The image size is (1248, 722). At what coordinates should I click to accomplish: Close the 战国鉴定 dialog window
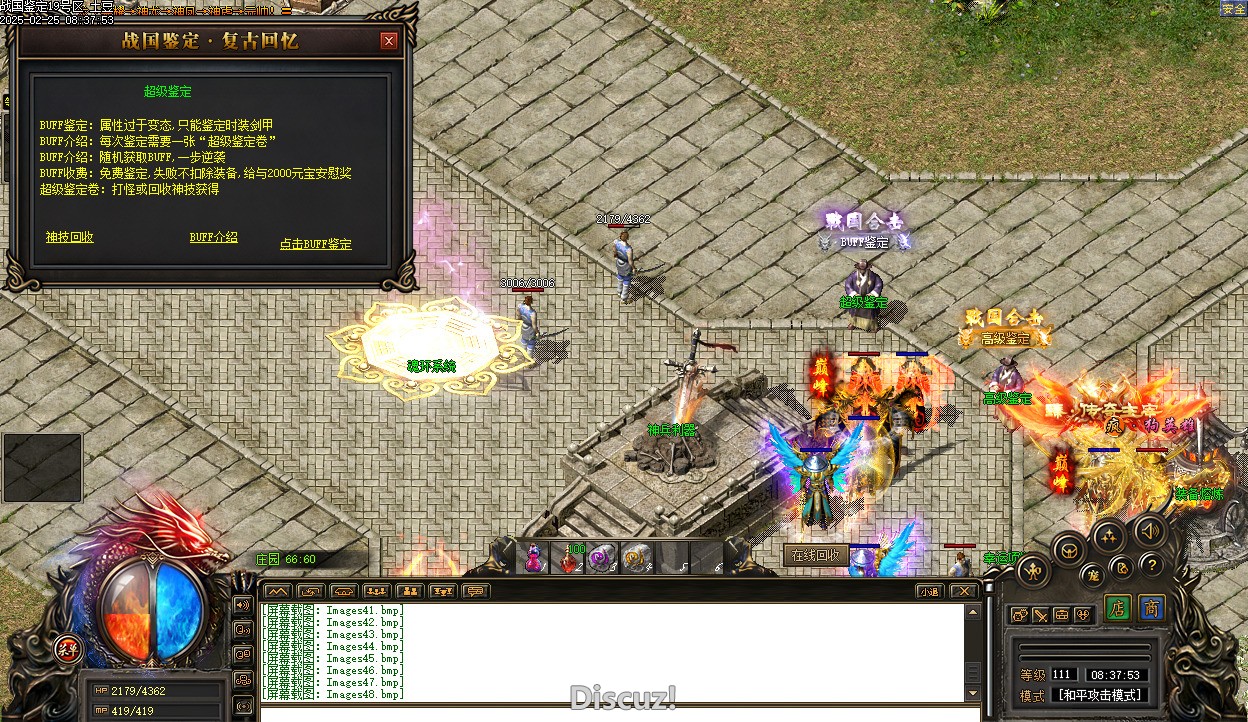click(x=389, y=41)
